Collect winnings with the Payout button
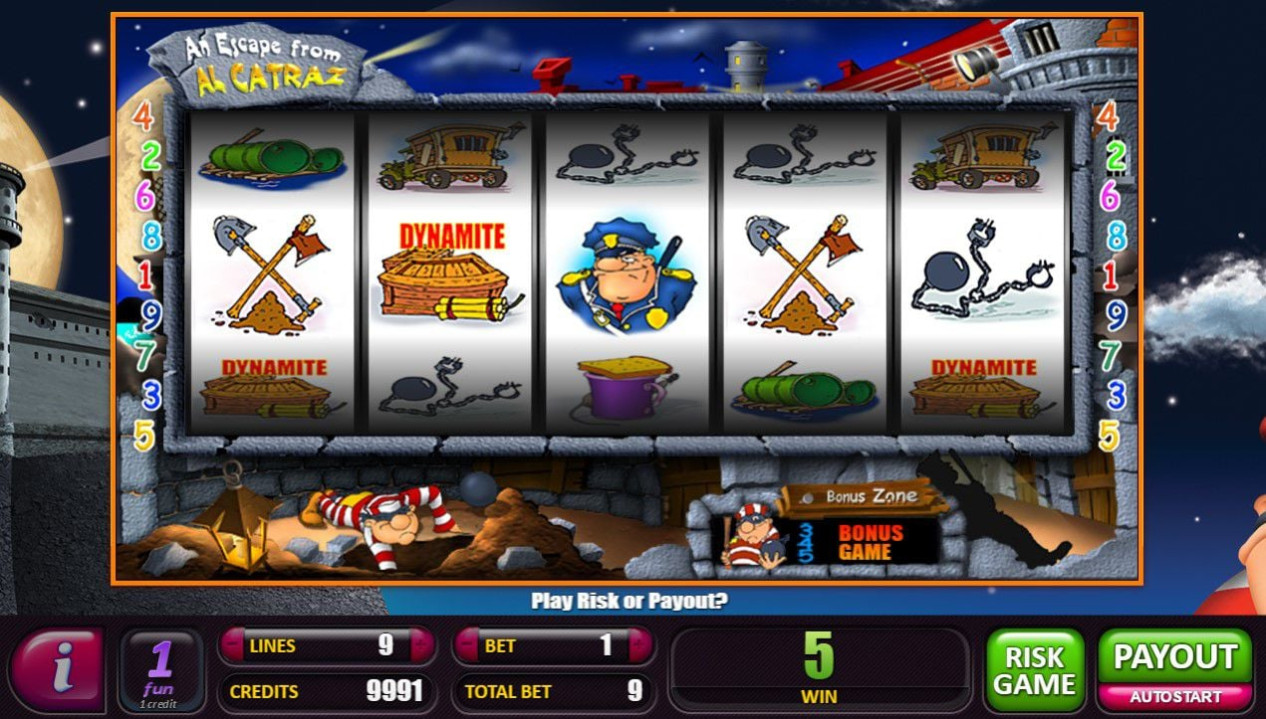The width and height of the screenshot is (1266, 719). tap(1175, 657)
